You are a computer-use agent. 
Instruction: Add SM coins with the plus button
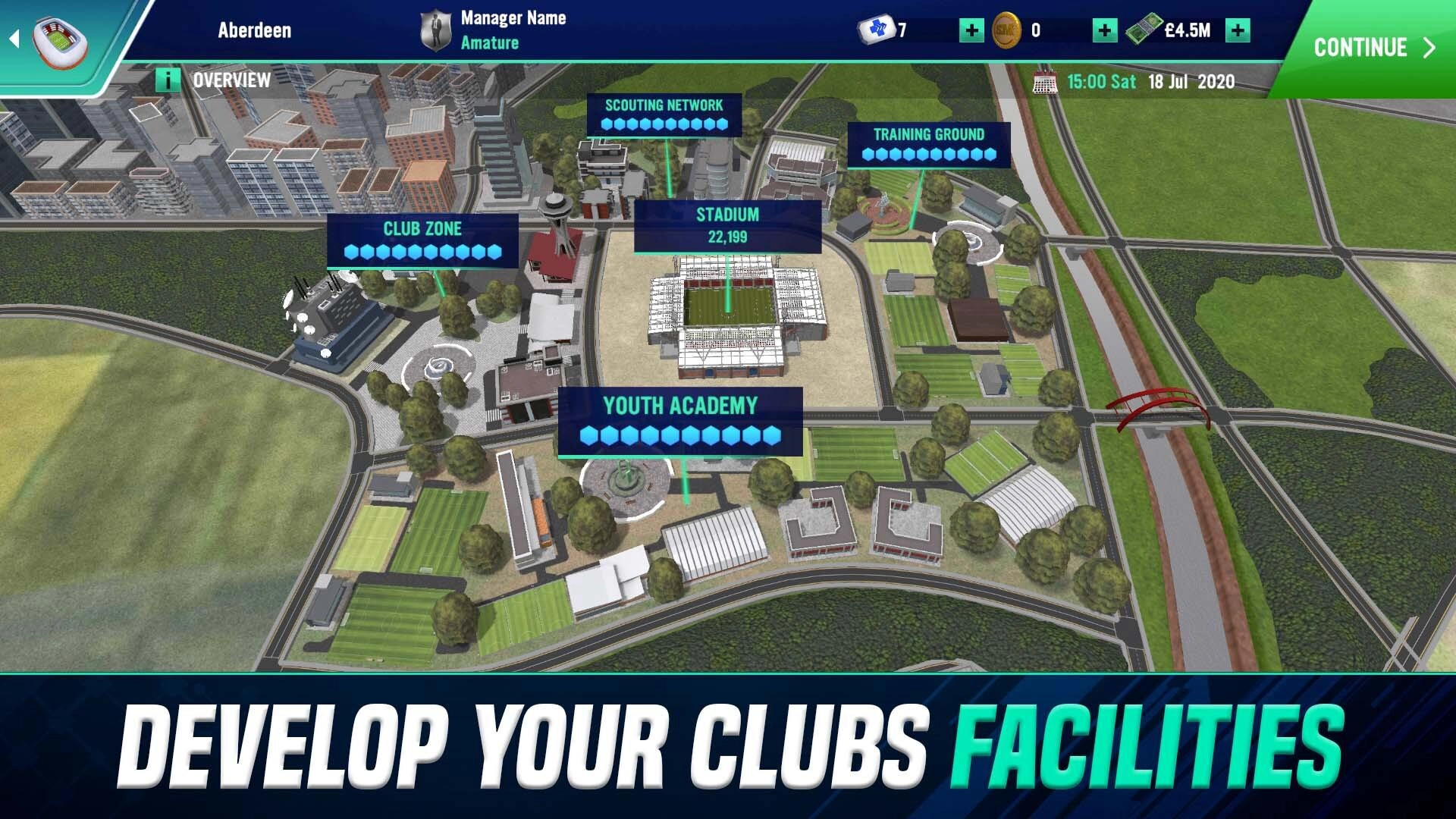pos(1104,30)
